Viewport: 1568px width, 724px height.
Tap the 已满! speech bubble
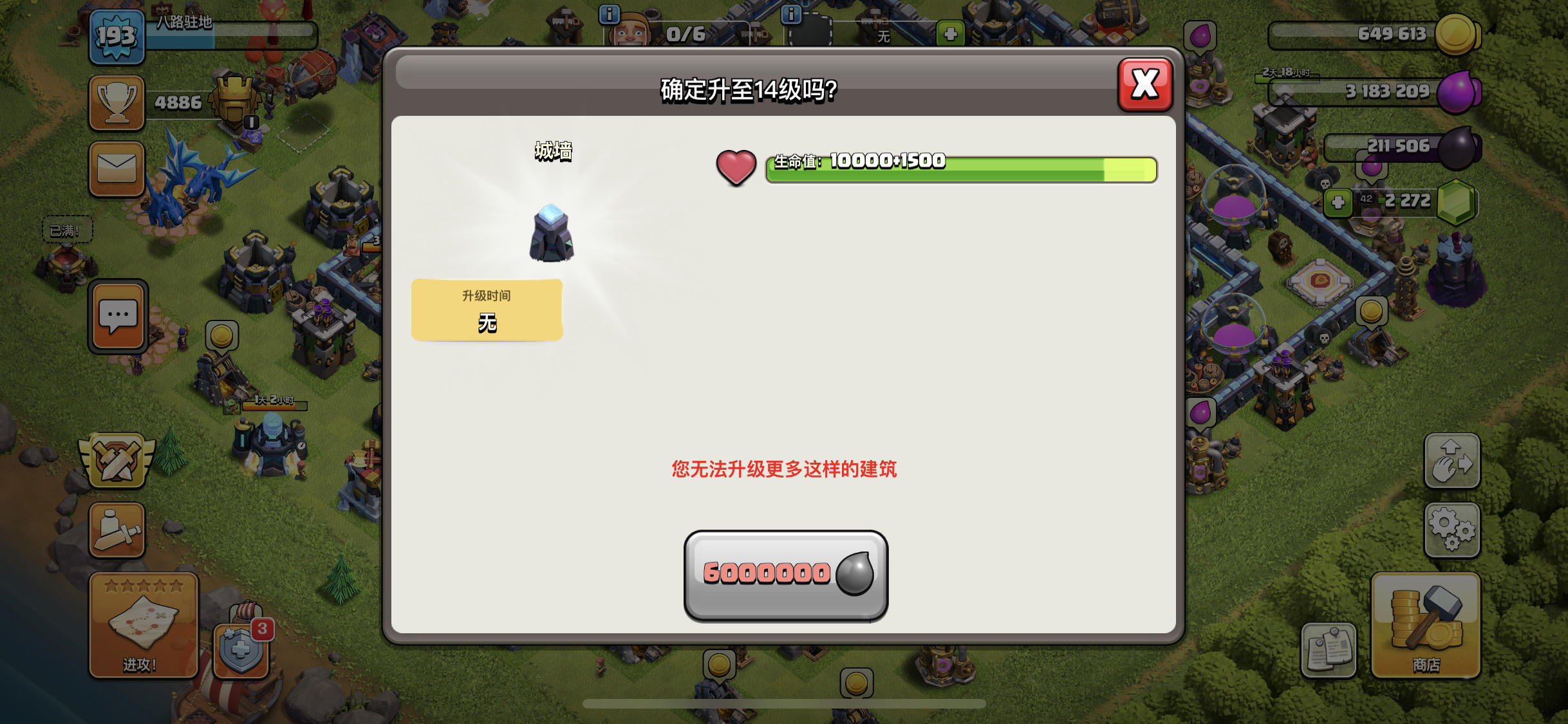click(x=67, y=230)
